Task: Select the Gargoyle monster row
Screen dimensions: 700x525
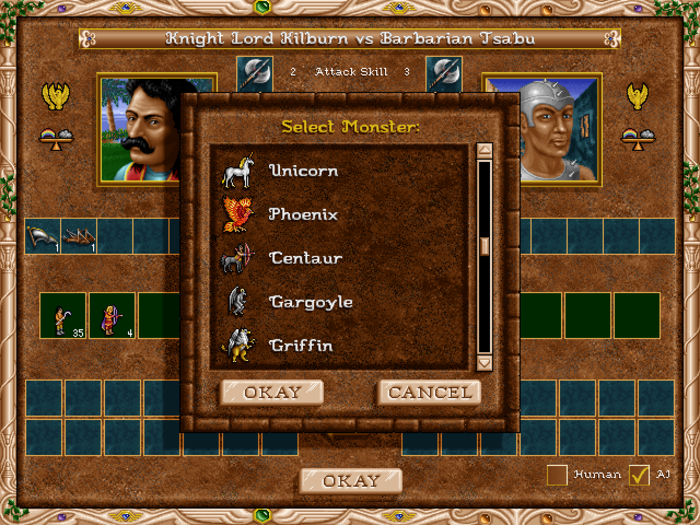Action: pyautogui.click(x=310, y=302)
